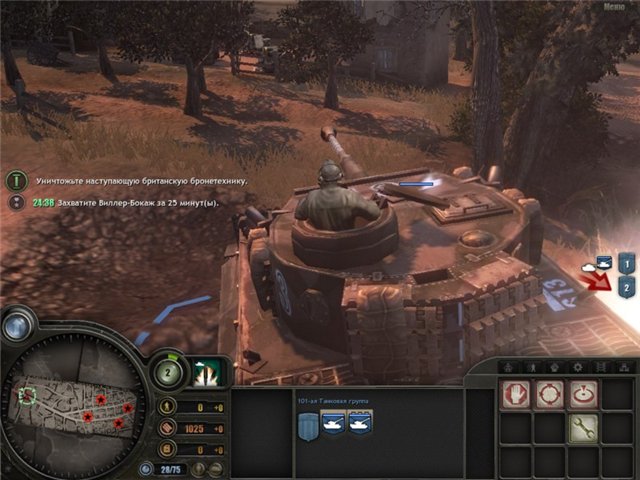Open the Меню button

615,7
